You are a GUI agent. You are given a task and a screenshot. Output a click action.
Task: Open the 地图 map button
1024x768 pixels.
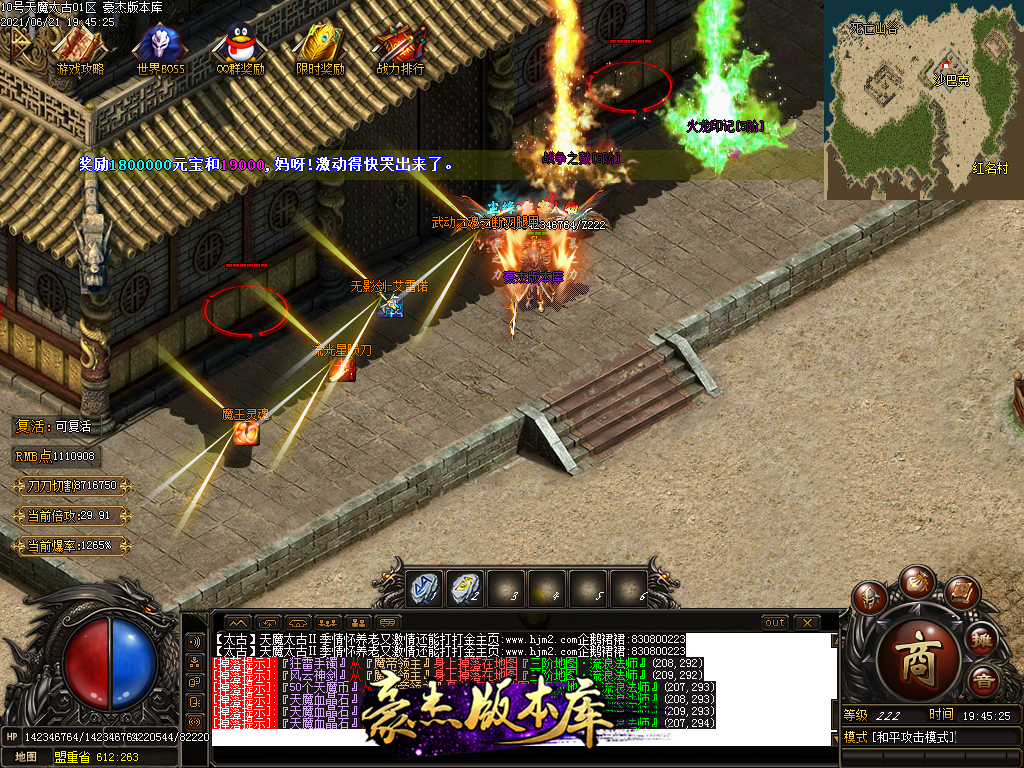tap(25, 757)
